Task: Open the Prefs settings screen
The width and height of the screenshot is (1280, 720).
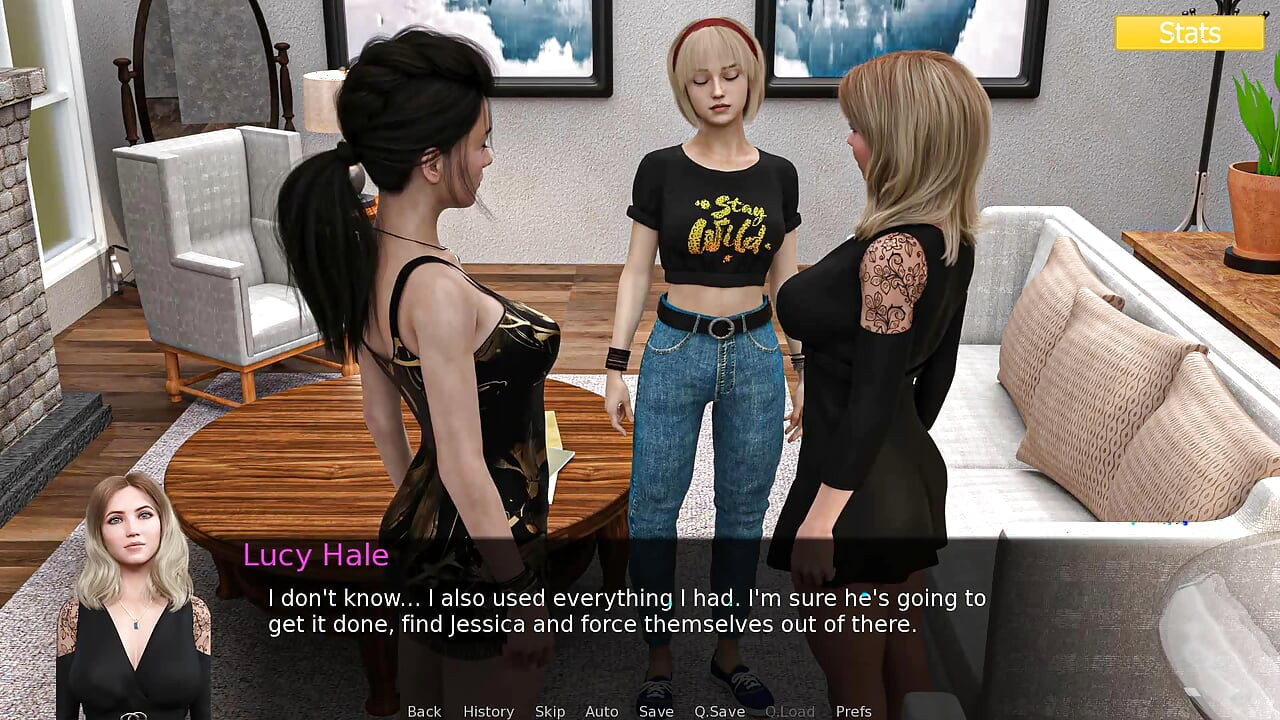Action: point(853,711)
